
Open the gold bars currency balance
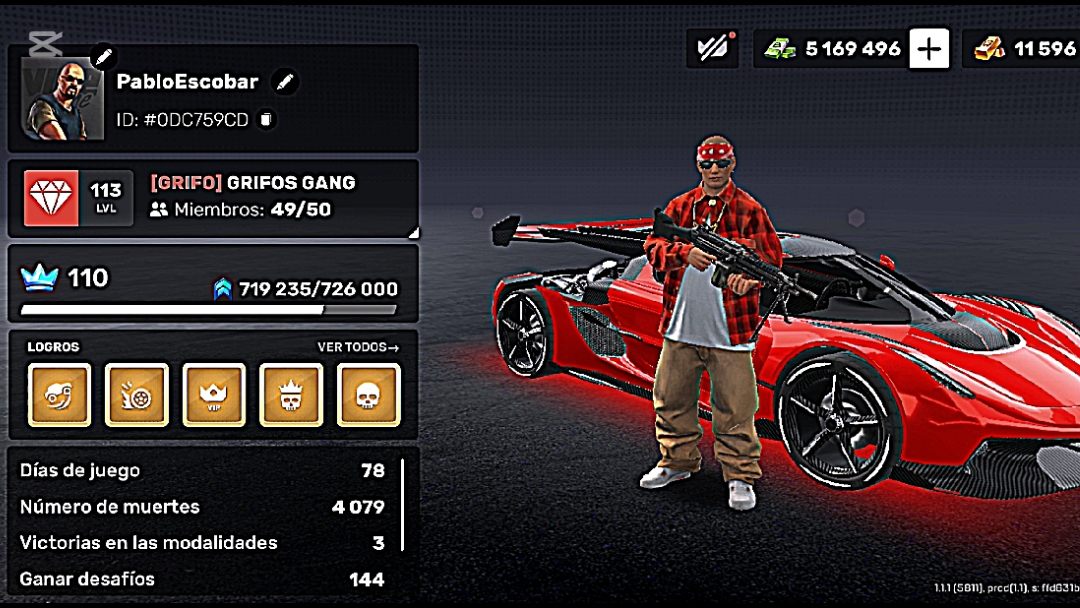tap(1025, 48)
